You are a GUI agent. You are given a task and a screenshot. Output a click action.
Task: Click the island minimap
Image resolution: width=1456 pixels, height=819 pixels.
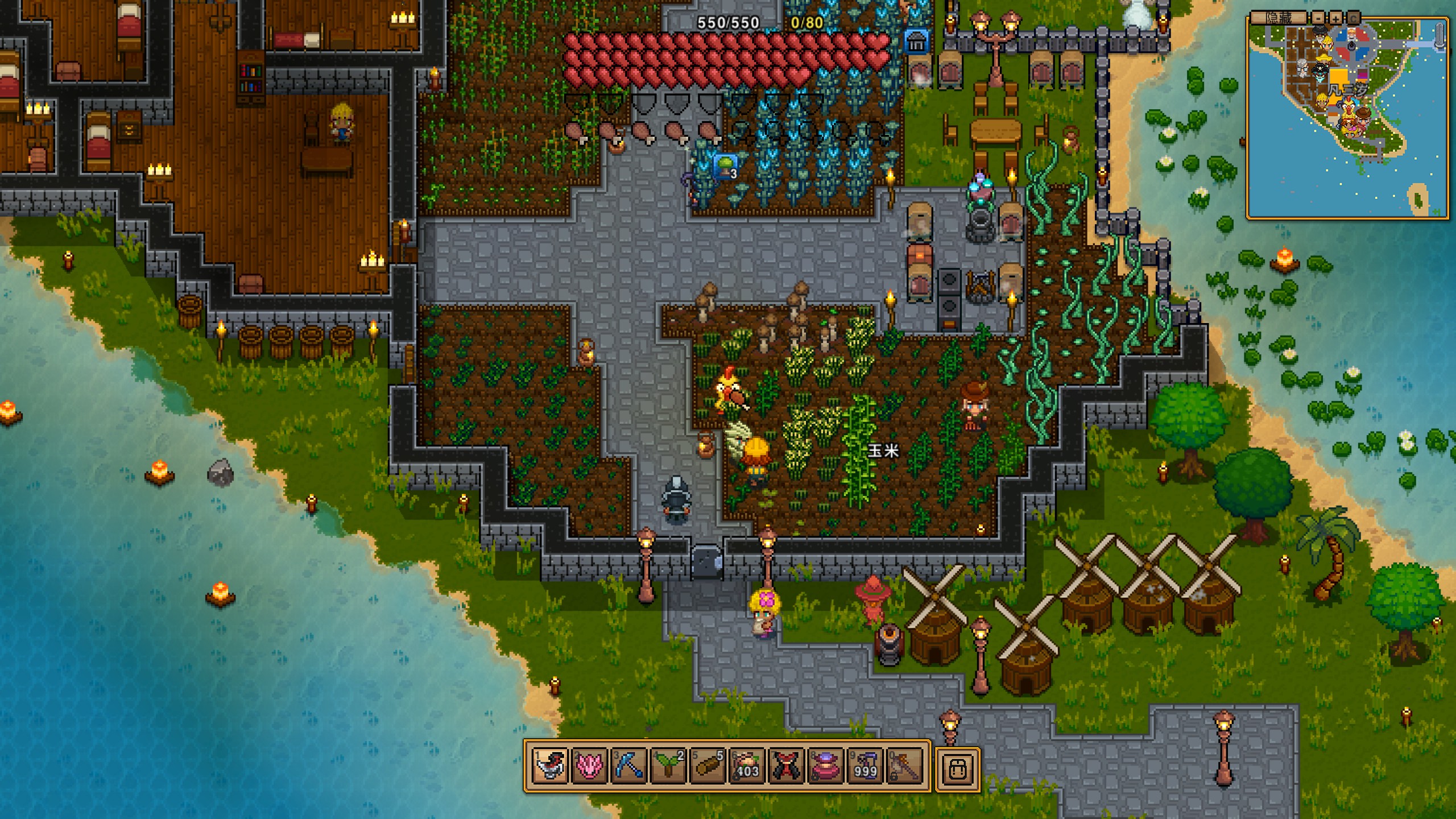(x=1347, y=121)
